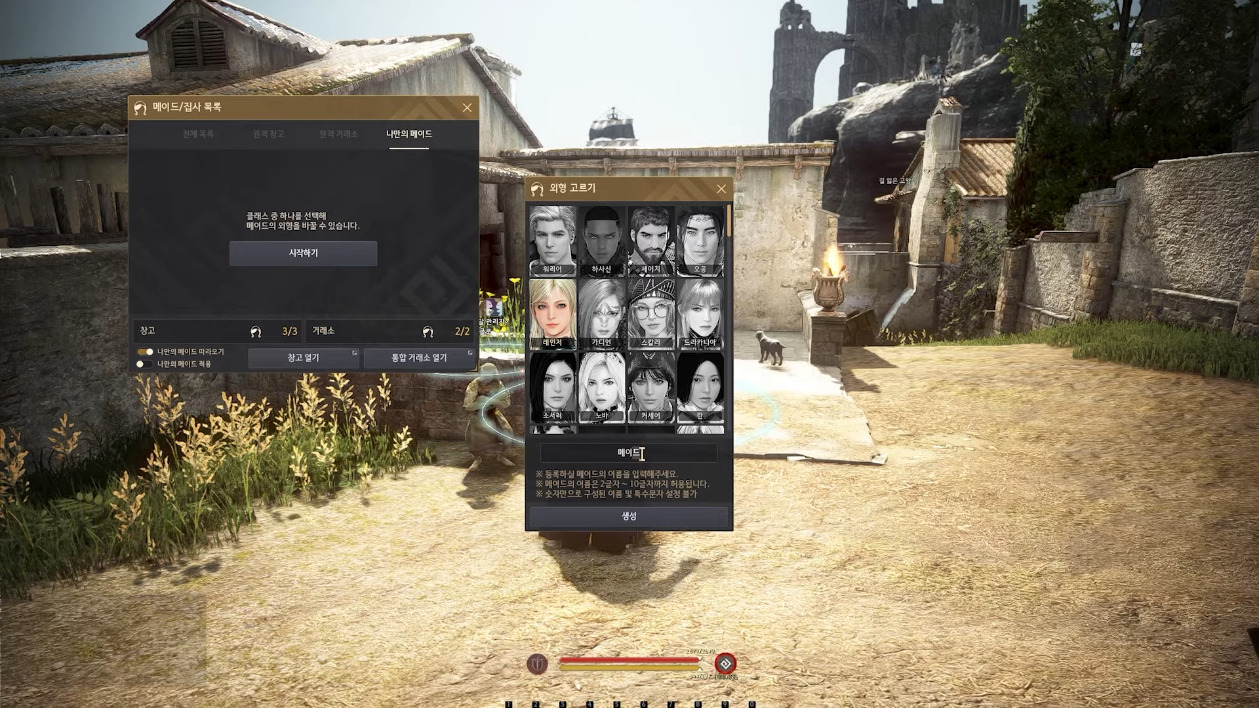The height and width of the screenshot is (708, 1259).
Task: Select the 하사신 appearance portrait
Action: click(602, 240)
